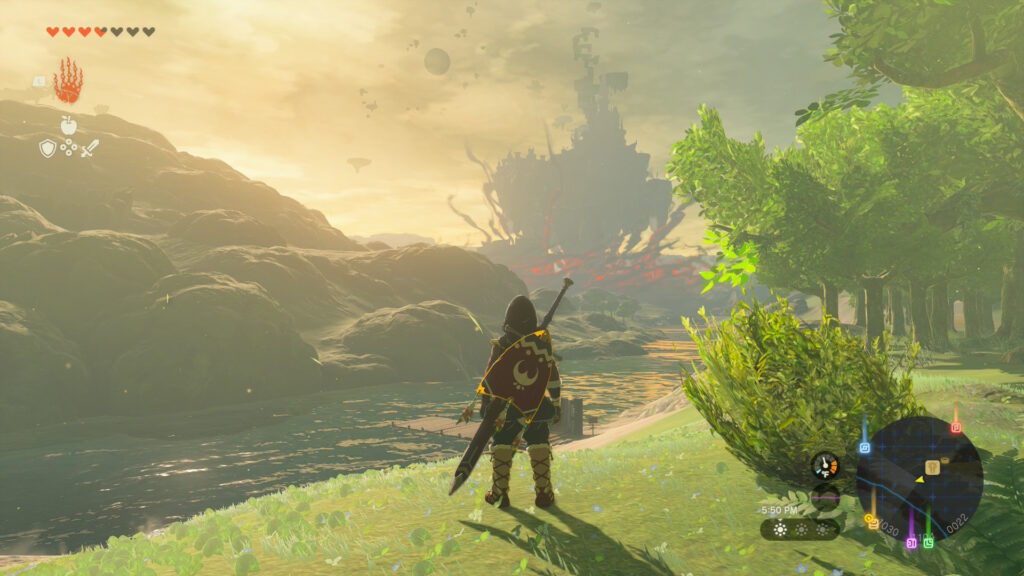1024x576 pixels.
Task: Click the temperature gauge icon
Action: (x=825, y=465)
